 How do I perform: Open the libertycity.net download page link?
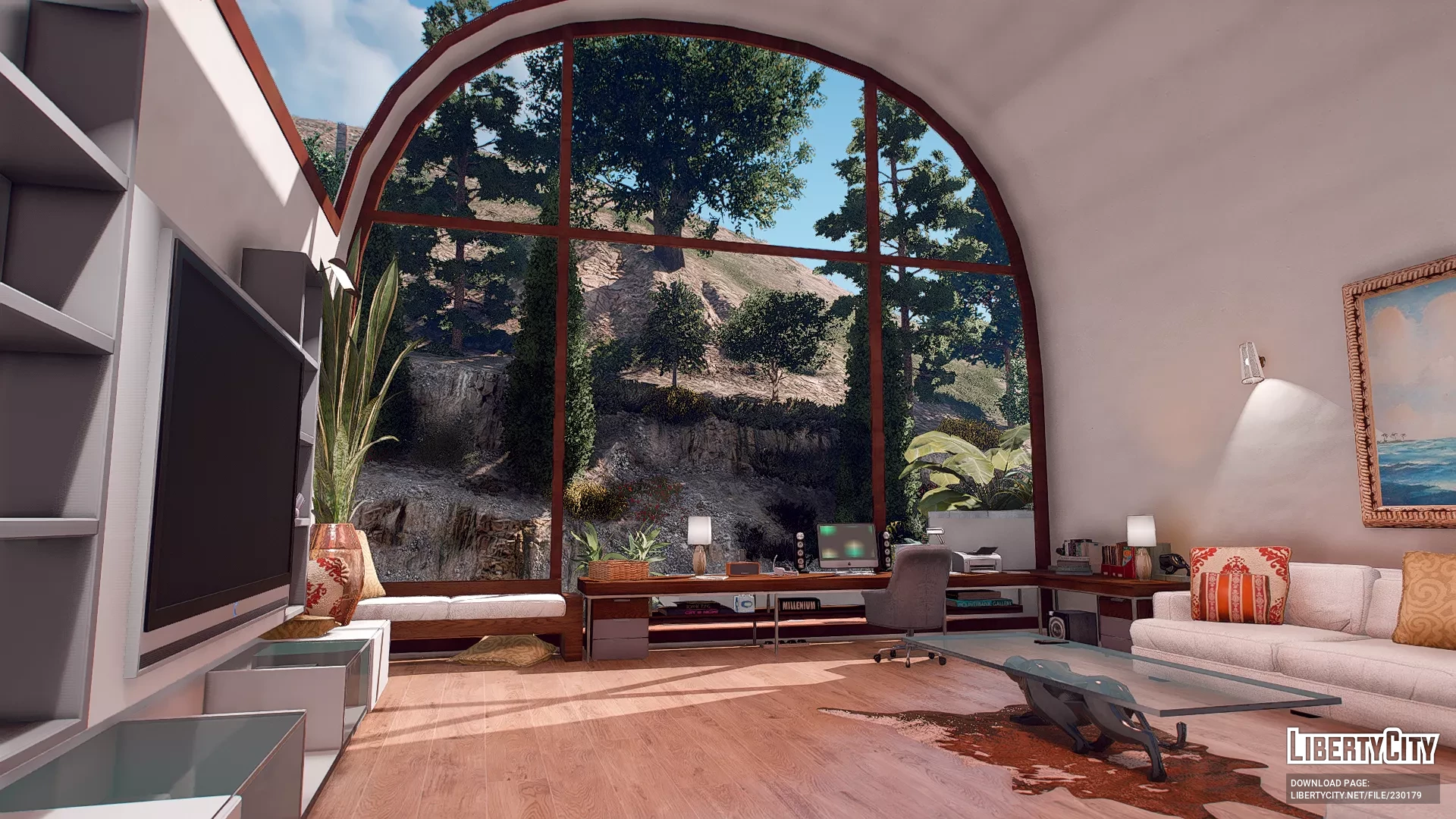click(x=1356, y=795)
